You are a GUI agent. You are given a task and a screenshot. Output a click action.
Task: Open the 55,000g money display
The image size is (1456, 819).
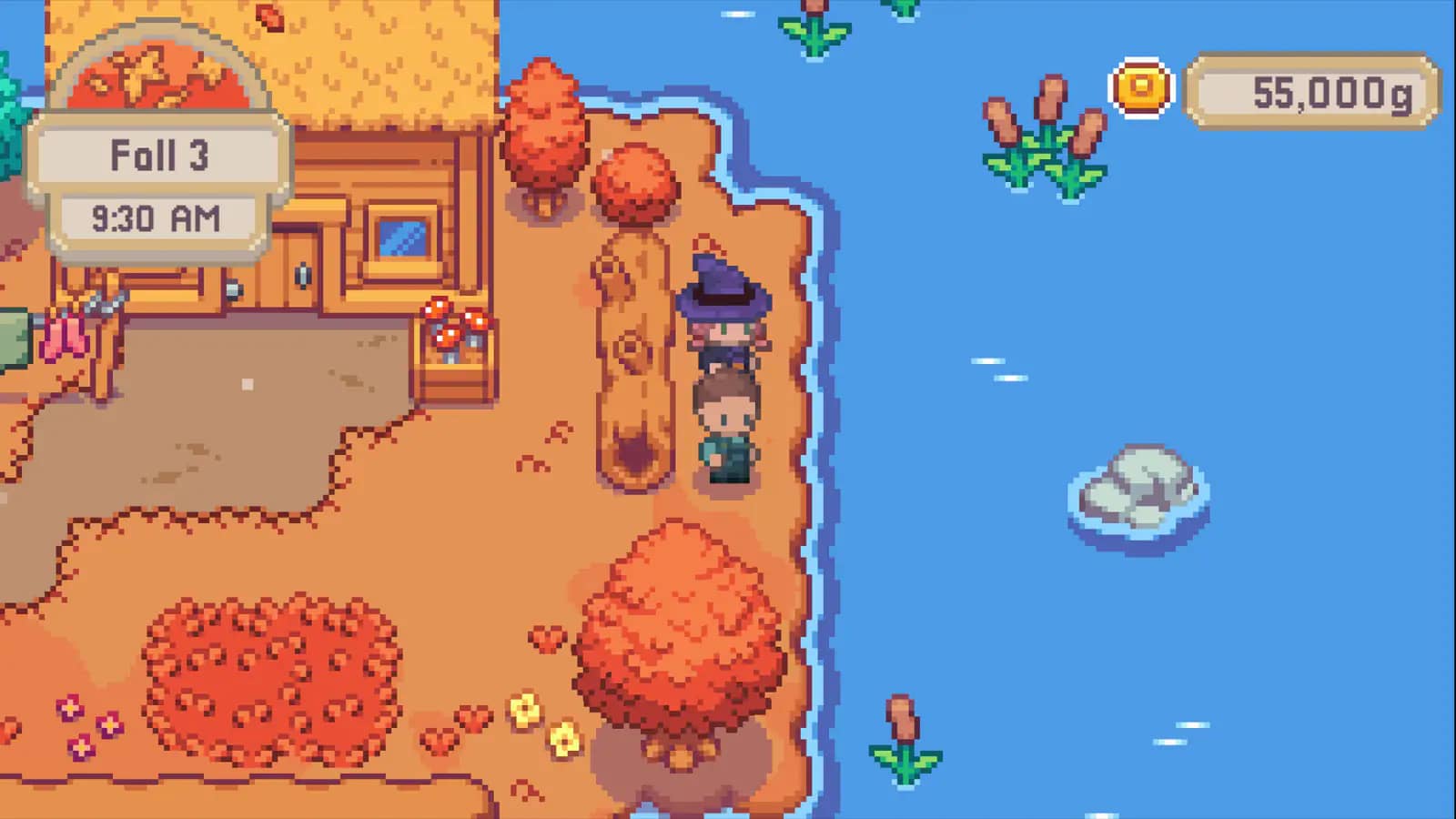pos(1310,91)
